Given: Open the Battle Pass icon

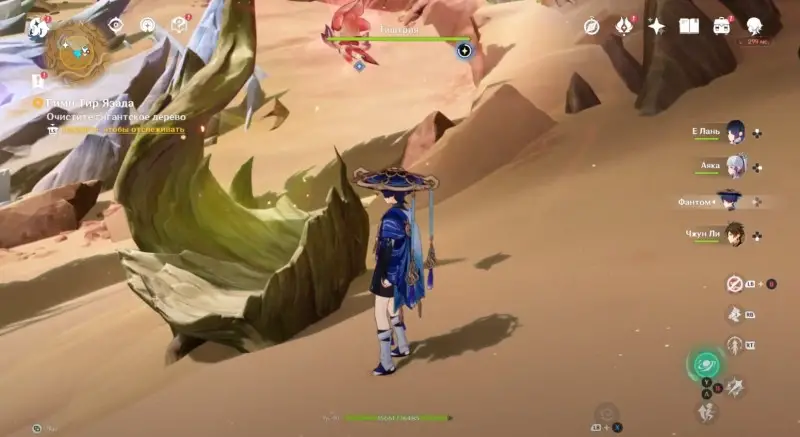Looking at the screenshot, I should (624, 27).
